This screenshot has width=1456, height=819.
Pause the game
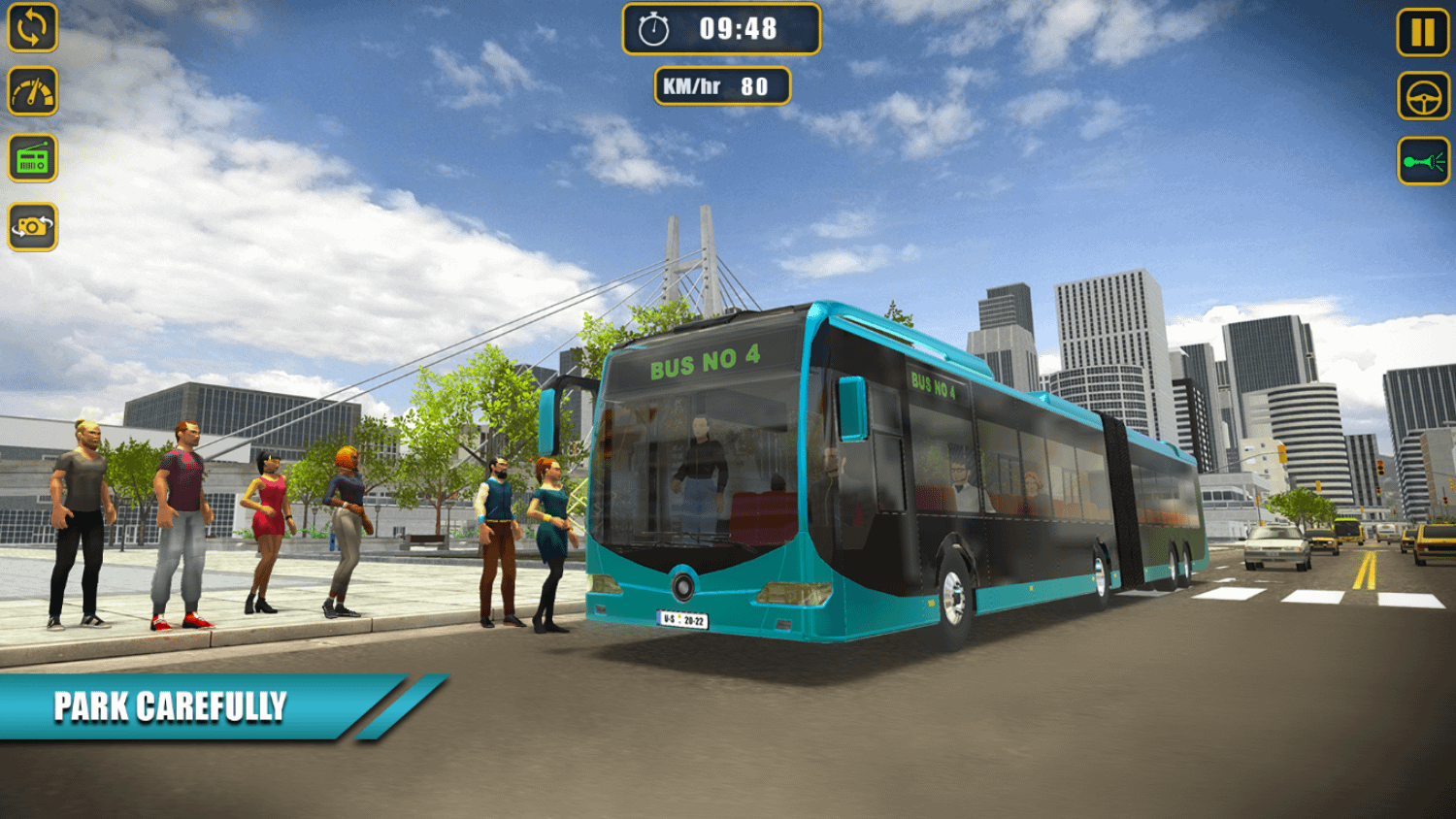pyautogui.click(x=1422, y=32)
